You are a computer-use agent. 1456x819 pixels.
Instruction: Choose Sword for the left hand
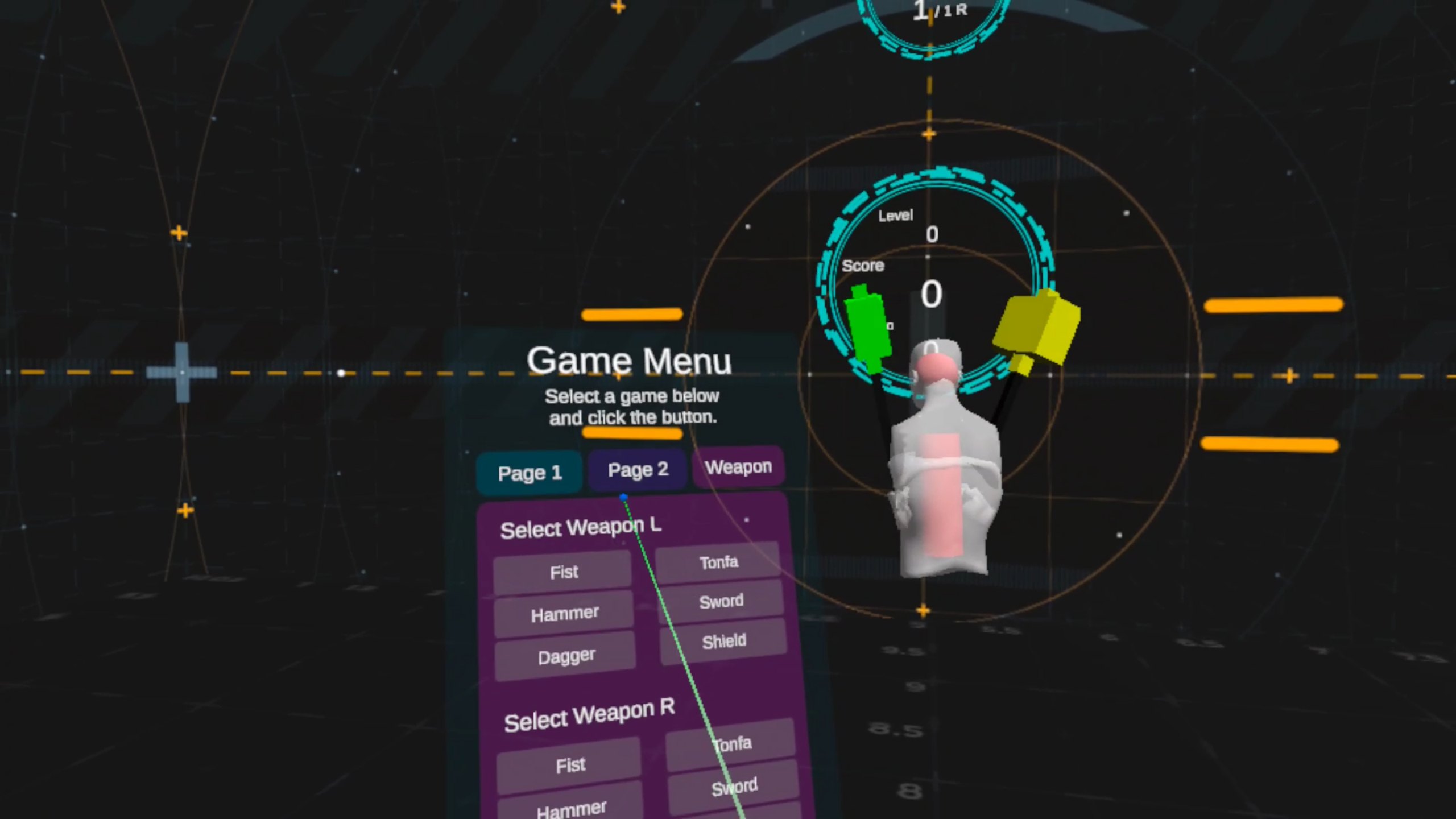point(721,601)
